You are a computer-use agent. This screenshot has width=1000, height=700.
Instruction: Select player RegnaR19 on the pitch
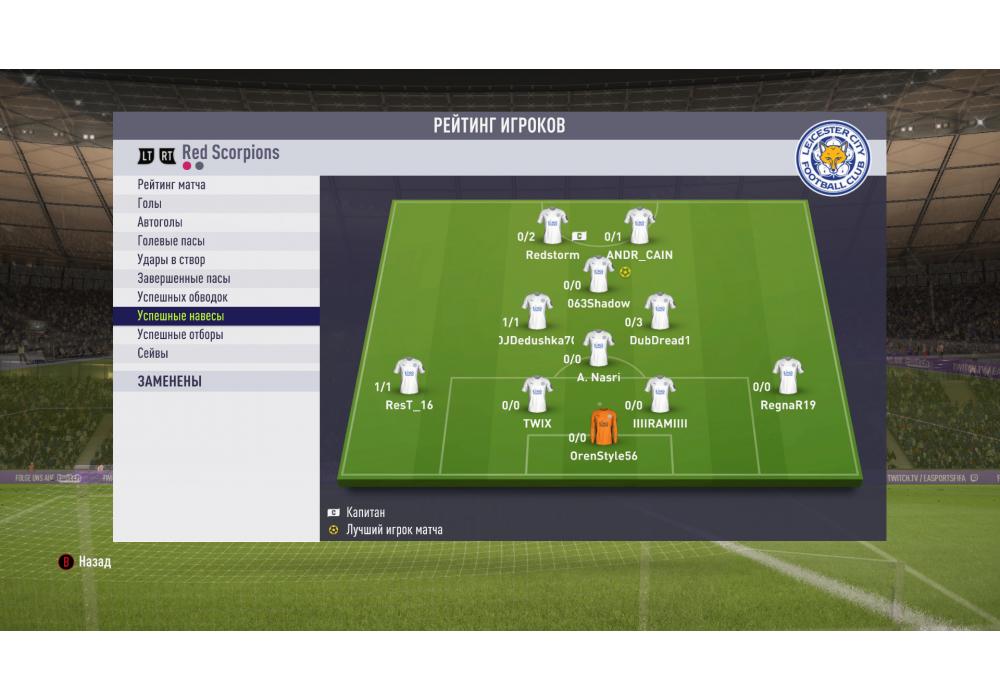(787, 375)
